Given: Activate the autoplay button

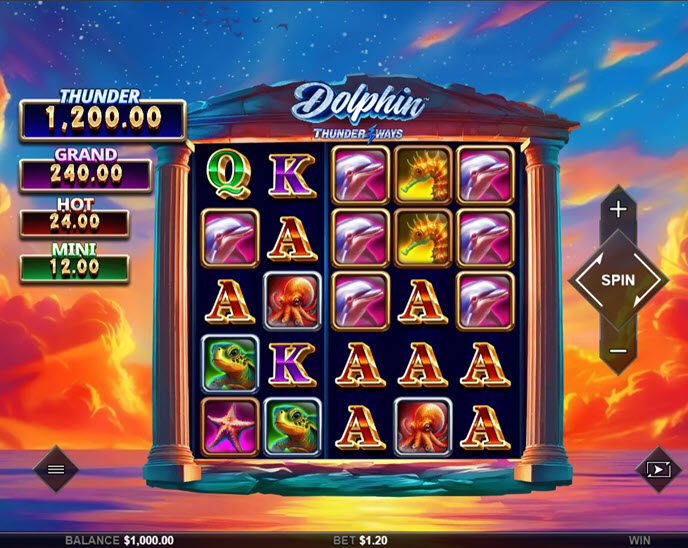Looking at the screenshot, I should [658, 468].
